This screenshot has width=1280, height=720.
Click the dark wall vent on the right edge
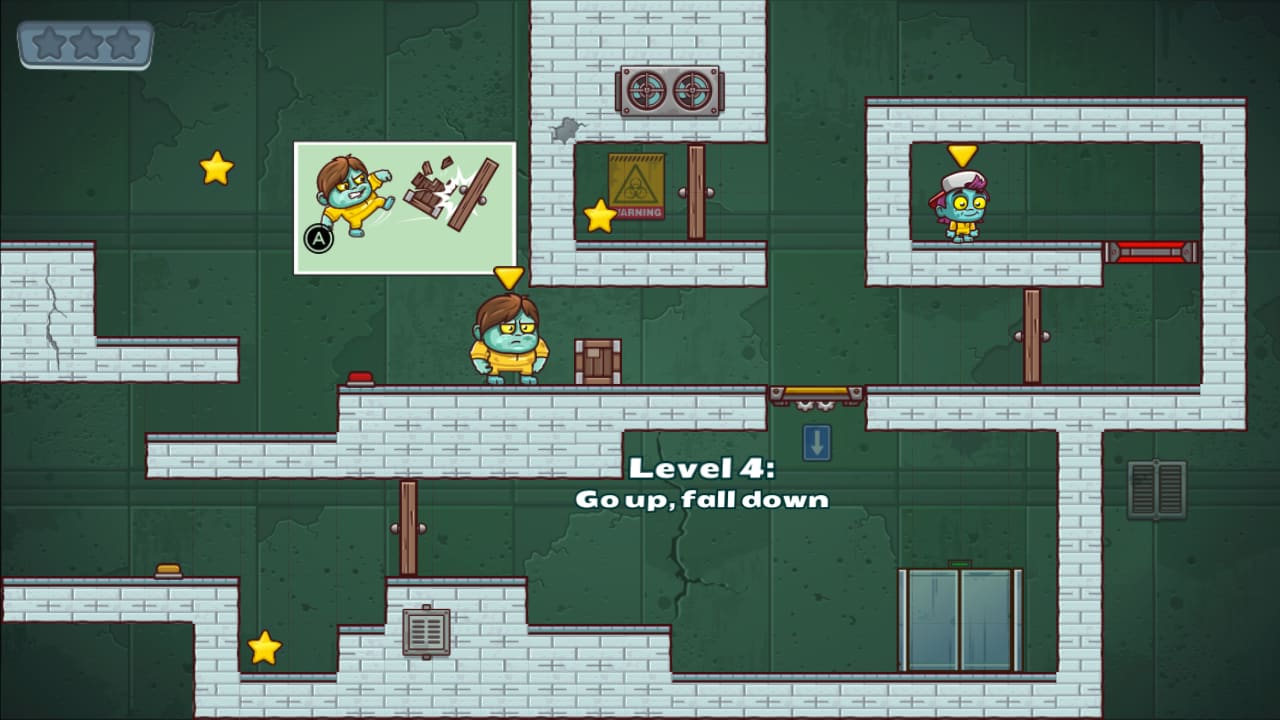pos(1157,489)
